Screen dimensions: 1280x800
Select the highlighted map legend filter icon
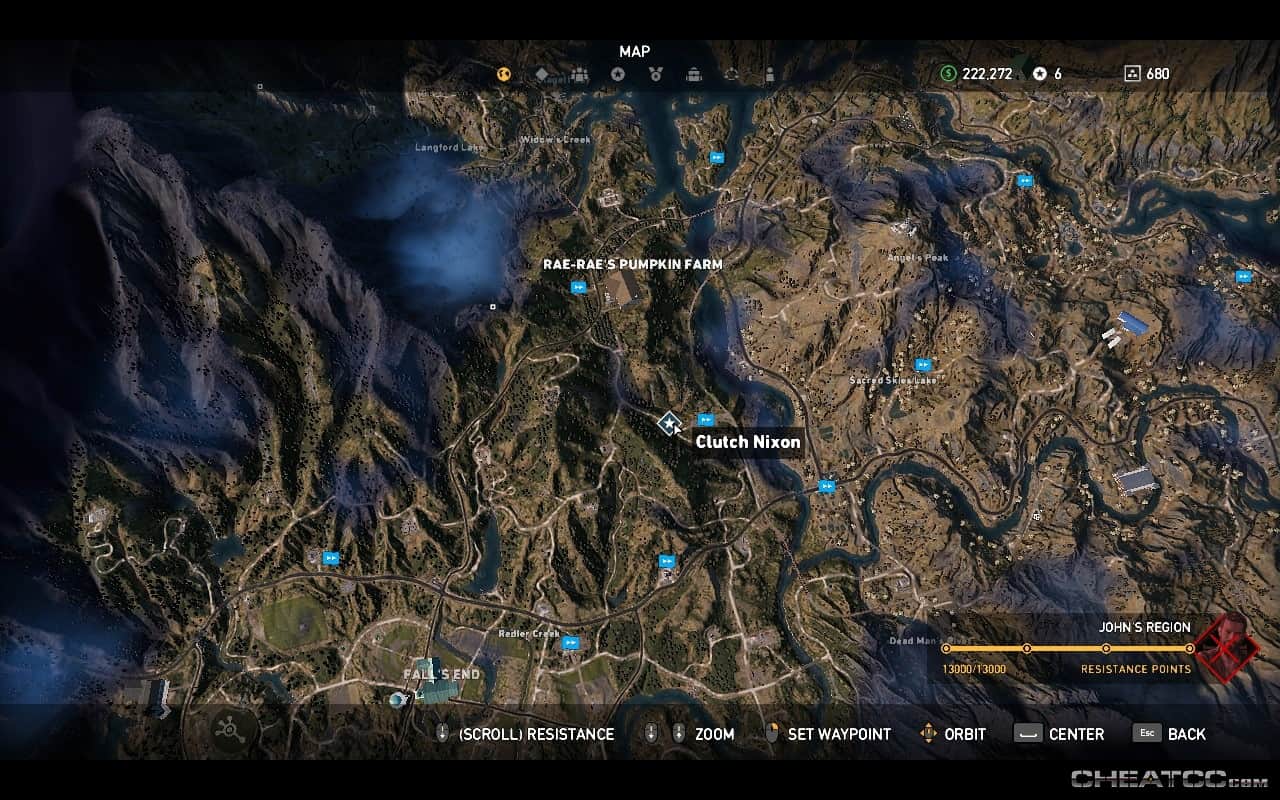tap(504, 74)
